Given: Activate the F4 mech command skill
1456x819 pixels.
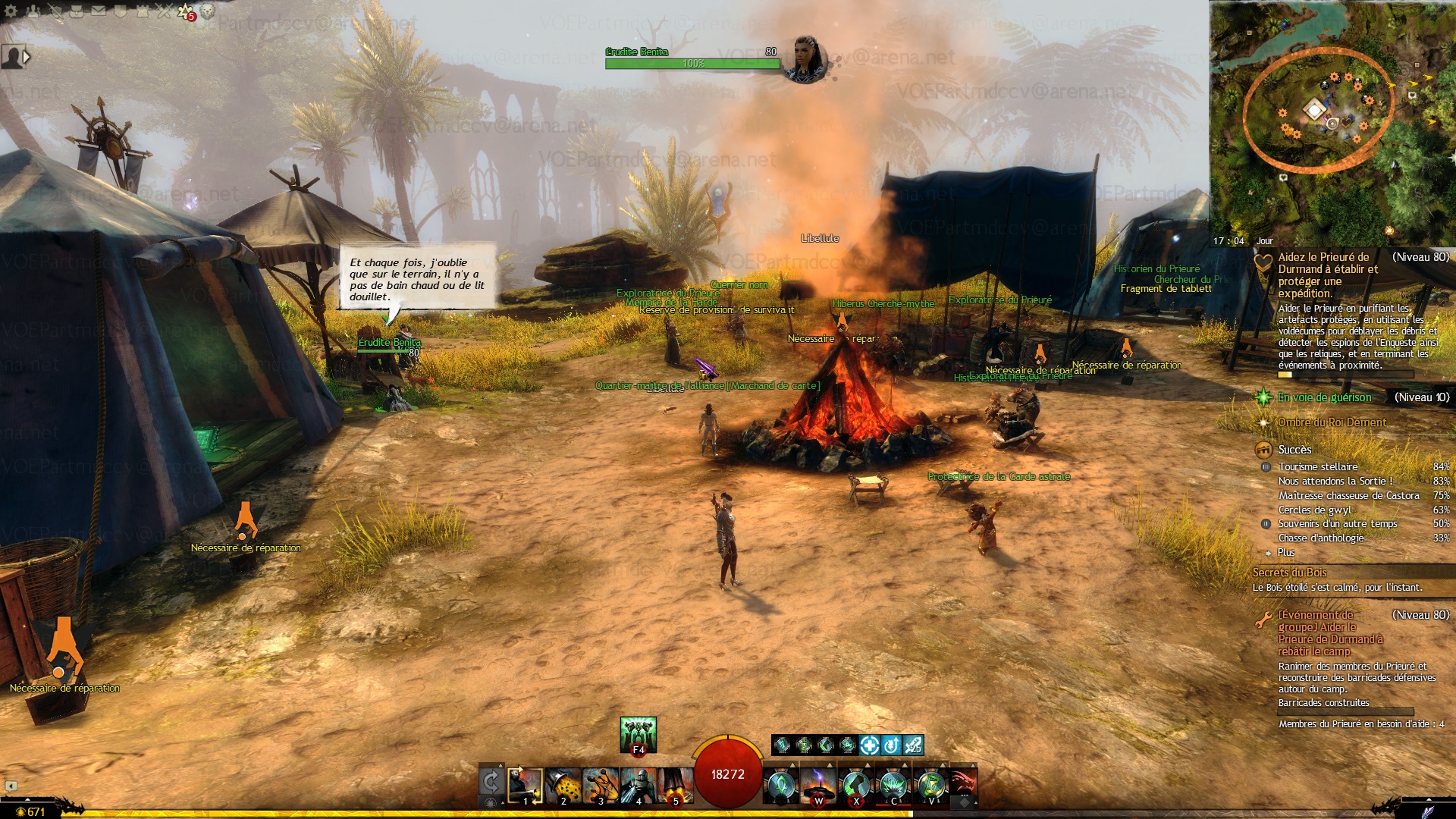Looking at the screenshot, I should [x=638, y=734].
